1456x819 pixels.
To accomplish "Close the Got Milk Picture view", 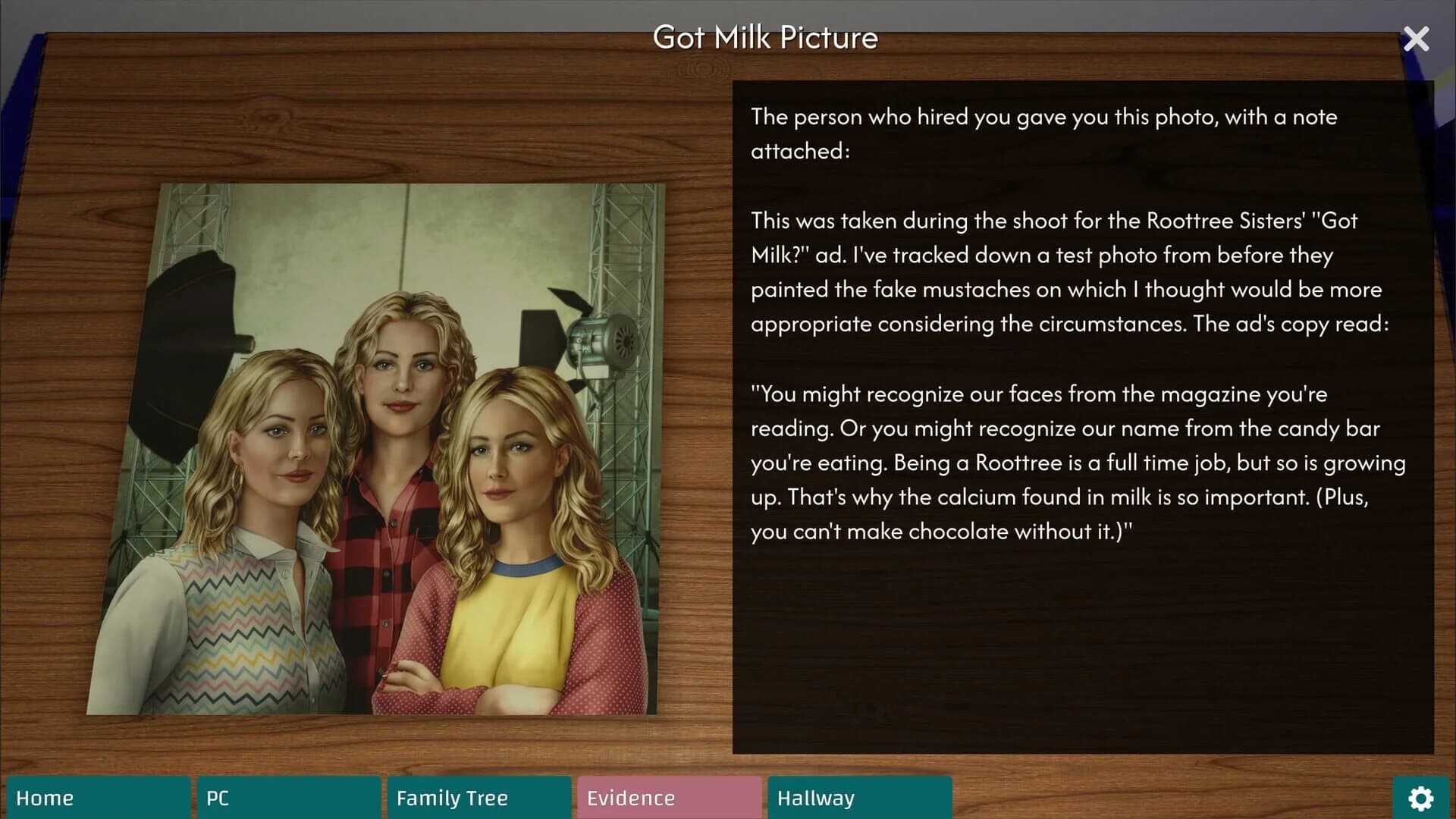I will pyautogui.click(x=1416, y=39).
